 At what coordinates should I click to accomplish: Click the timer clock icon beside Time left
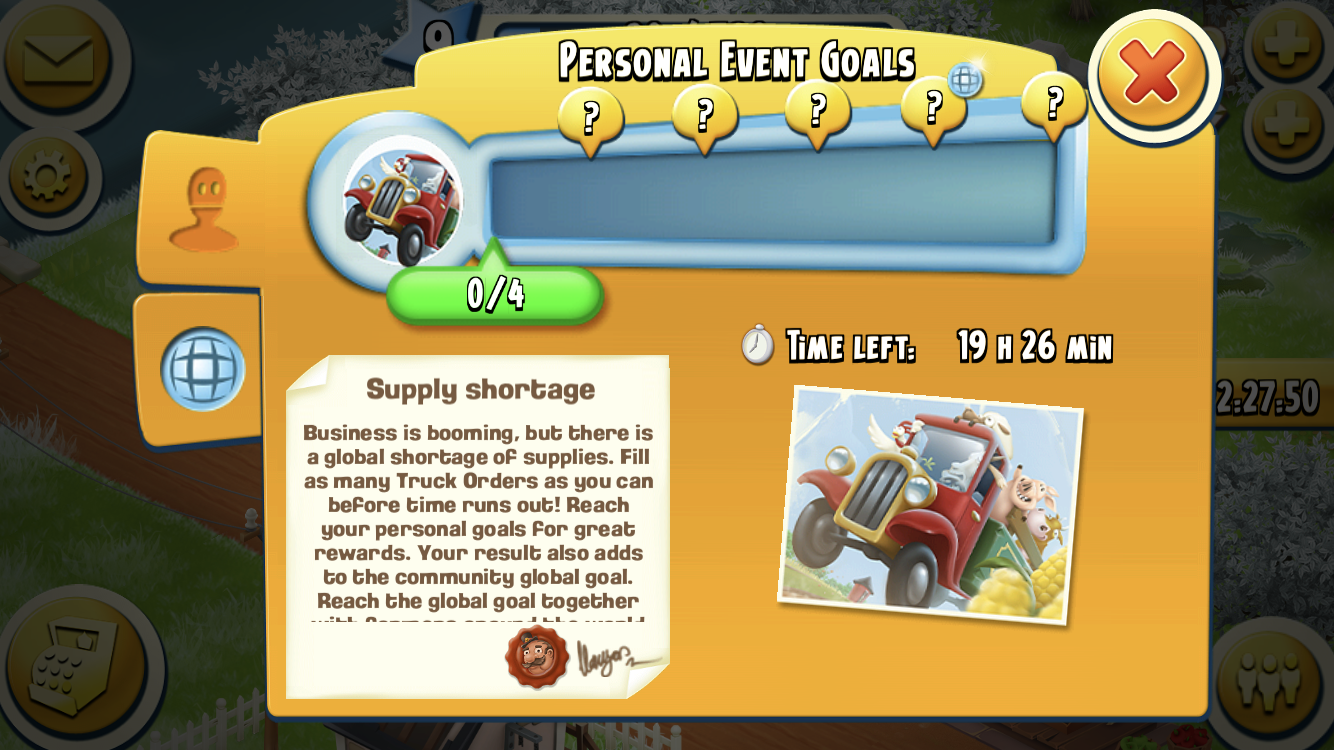758,346
